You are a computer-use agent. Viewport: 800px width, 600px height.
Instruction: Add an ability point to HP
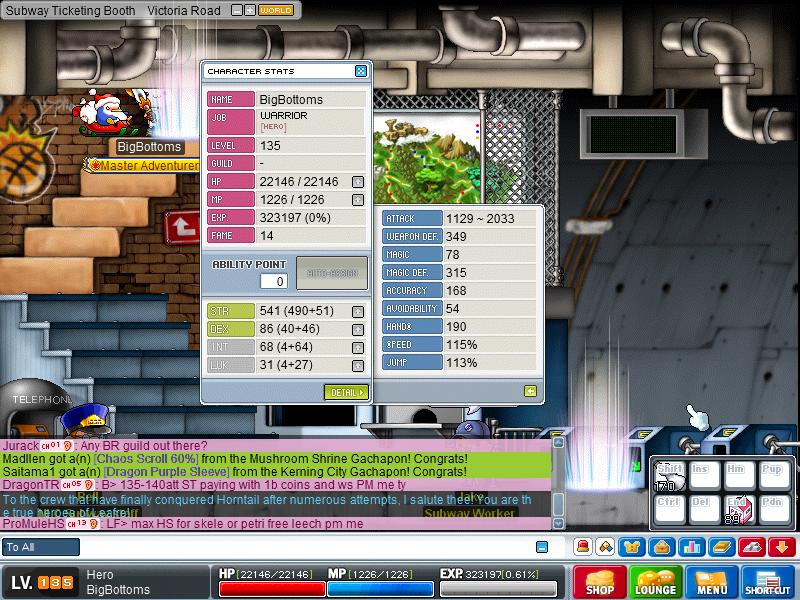[x=358, y=182]
